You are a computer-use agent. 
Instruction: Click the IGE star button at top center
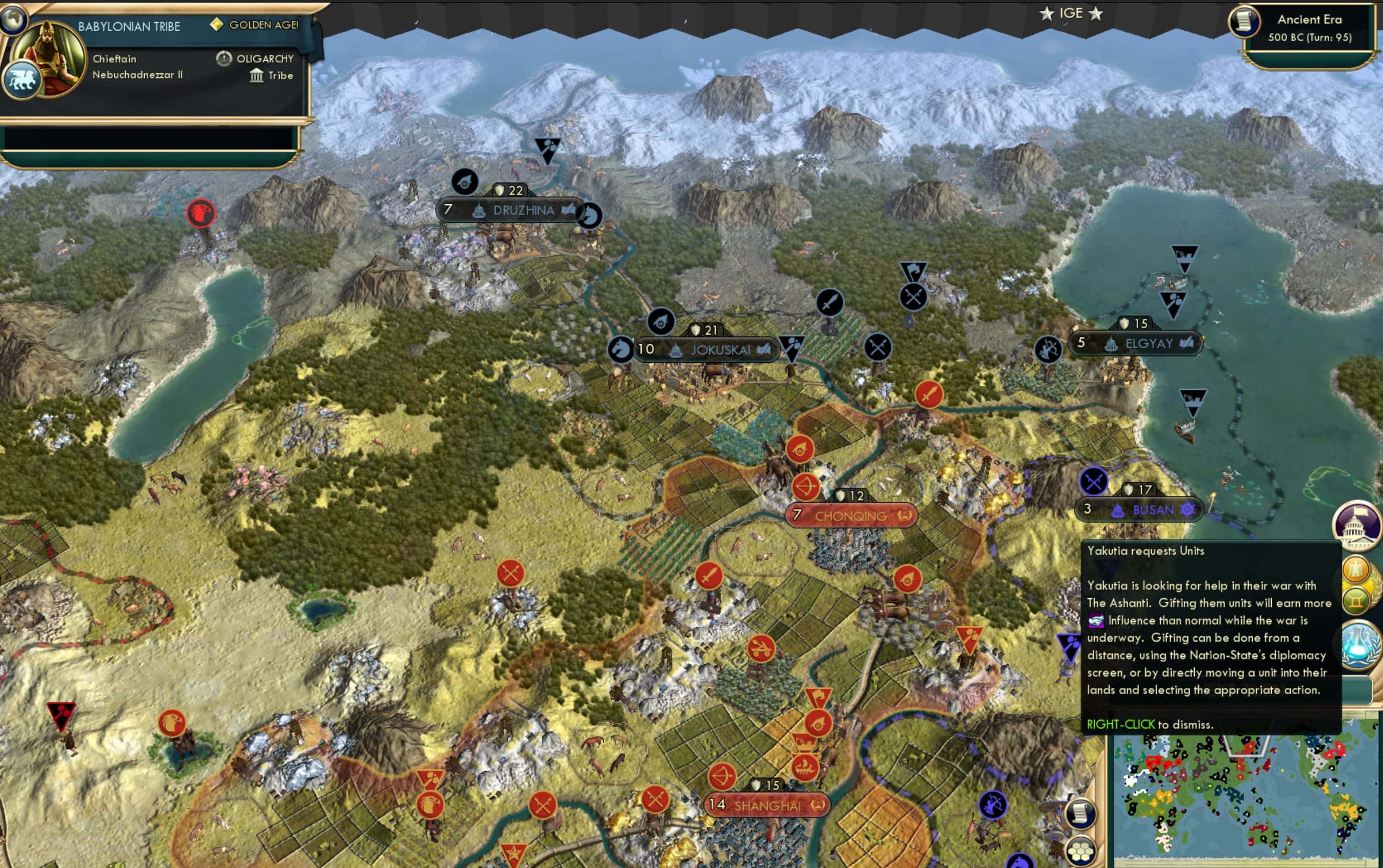pyautogui.click(x=1071, y=13)
